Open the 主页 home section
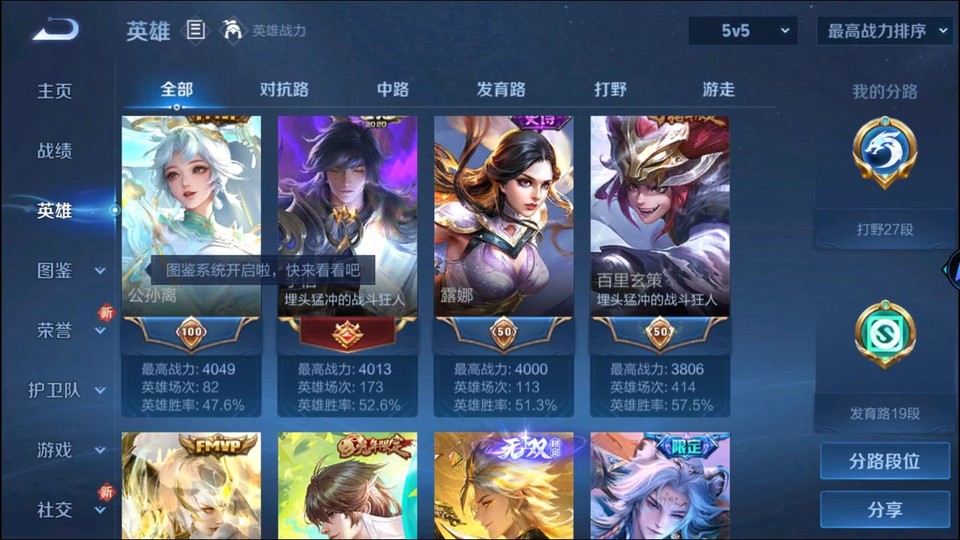Screen dimensions: 960x540 click(55, 91)
